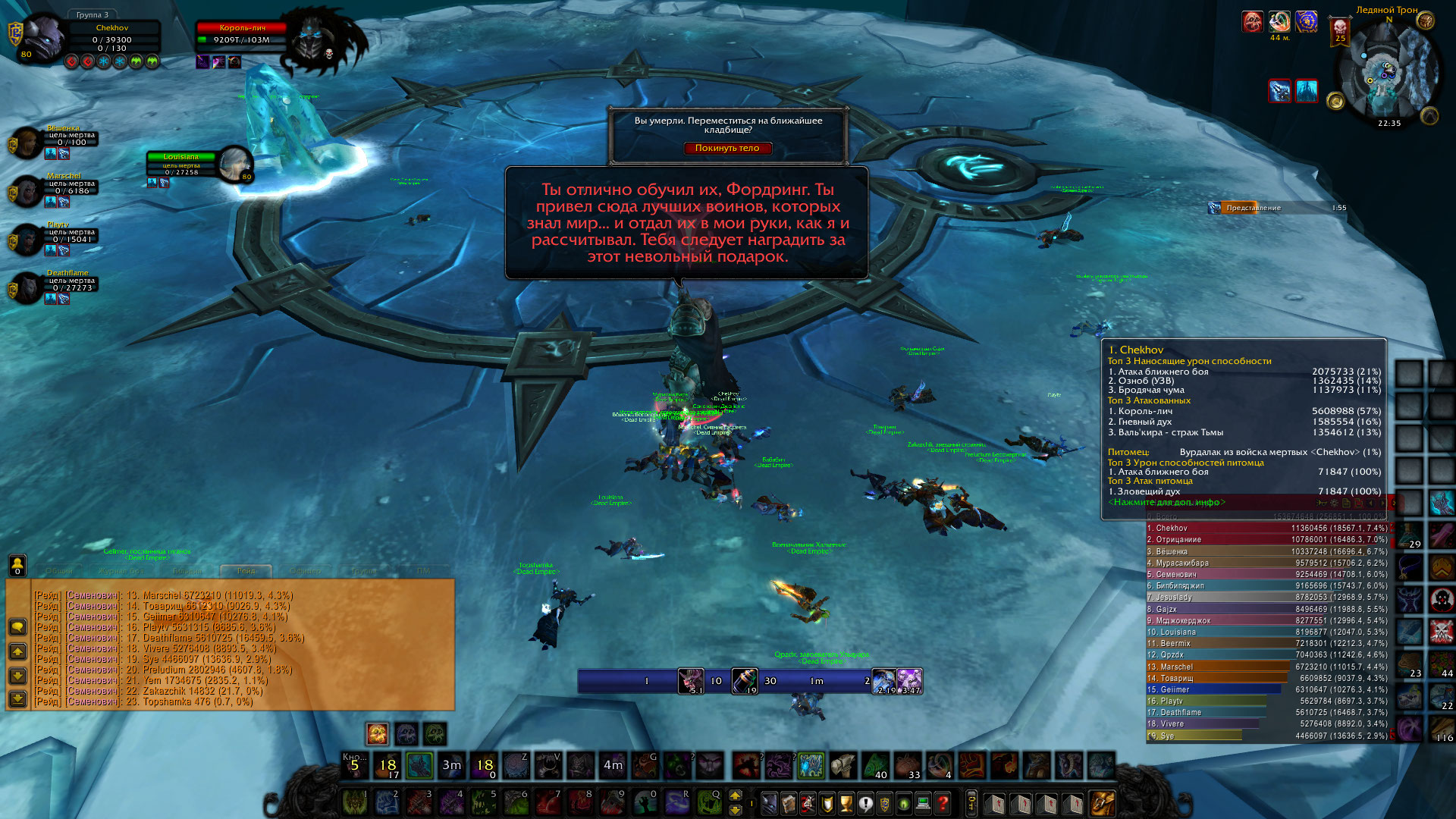Open the 'Общий' chat tab
The height and width of the screenshot is (819, 1456).
point(59,570)
